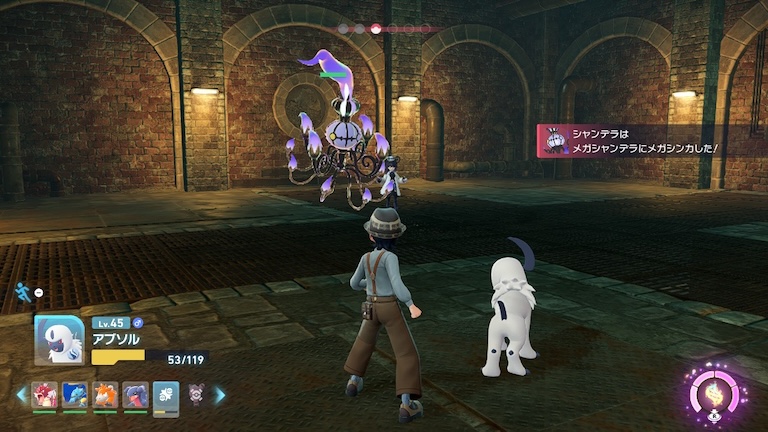Pick the purple Pokémon party slot
The image size is (768, 432).
(x=136, y=394)
